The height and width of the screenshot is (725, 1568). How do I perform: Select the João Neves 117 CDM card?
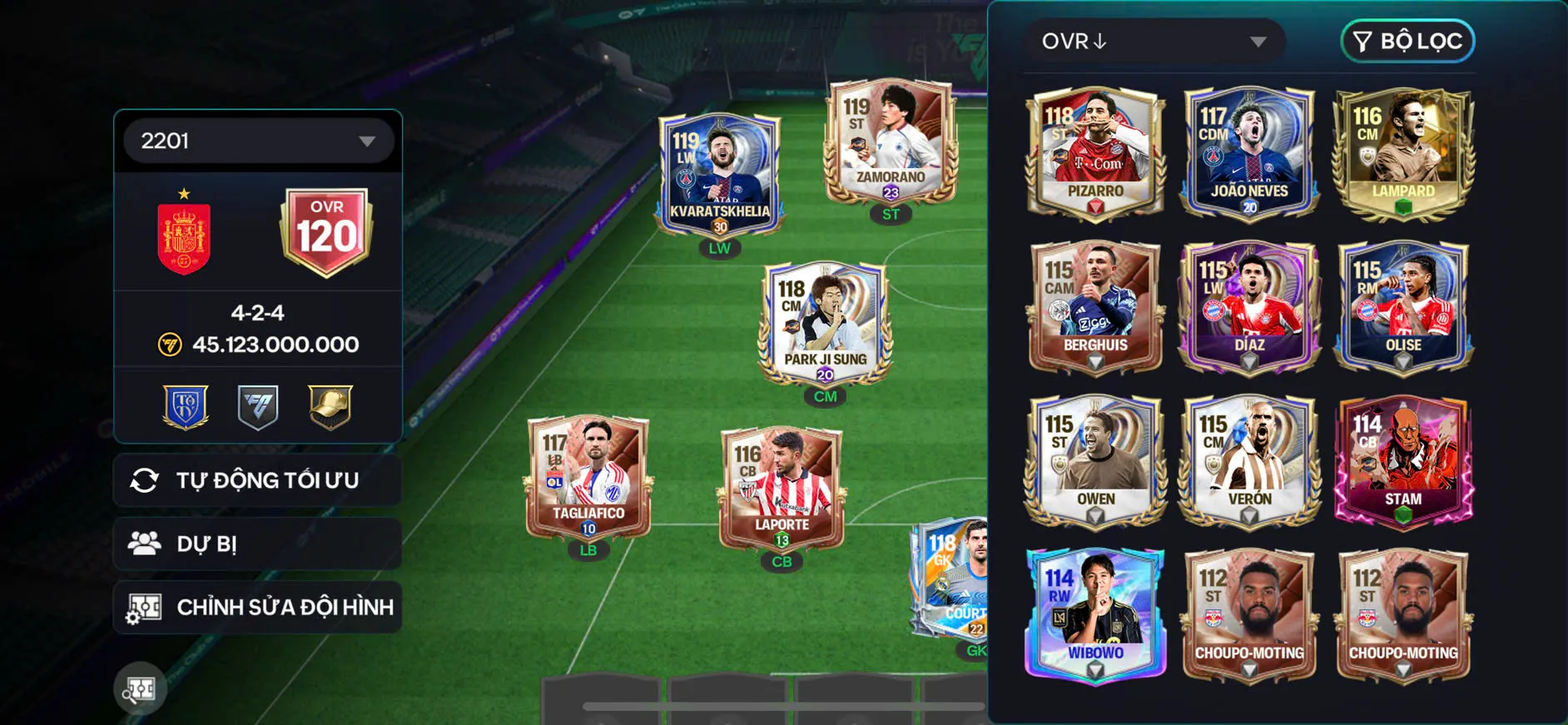pos(1249,154)
